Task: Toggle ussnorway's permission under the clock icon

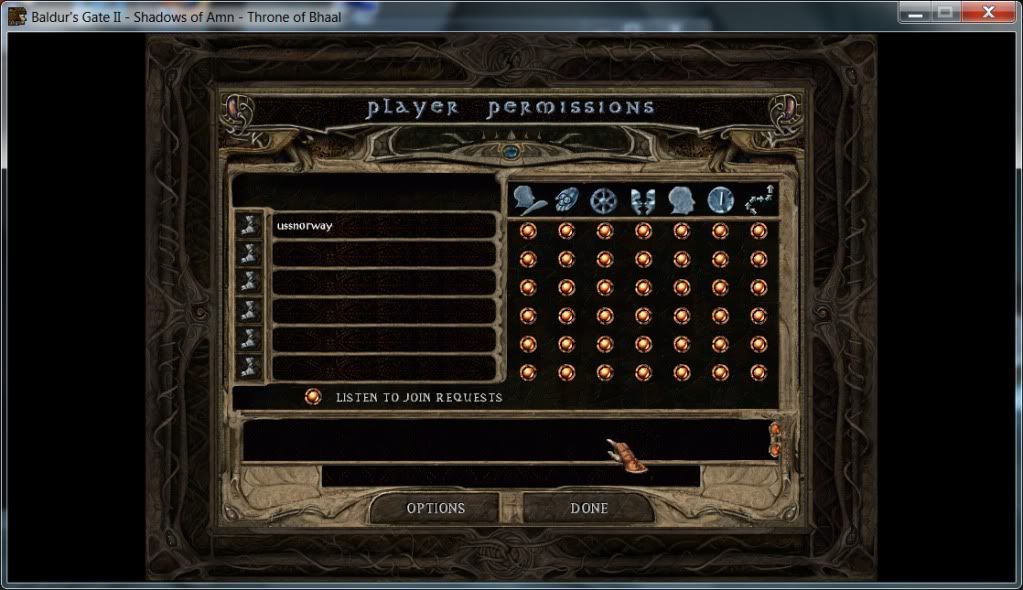Action: [720, 231]
